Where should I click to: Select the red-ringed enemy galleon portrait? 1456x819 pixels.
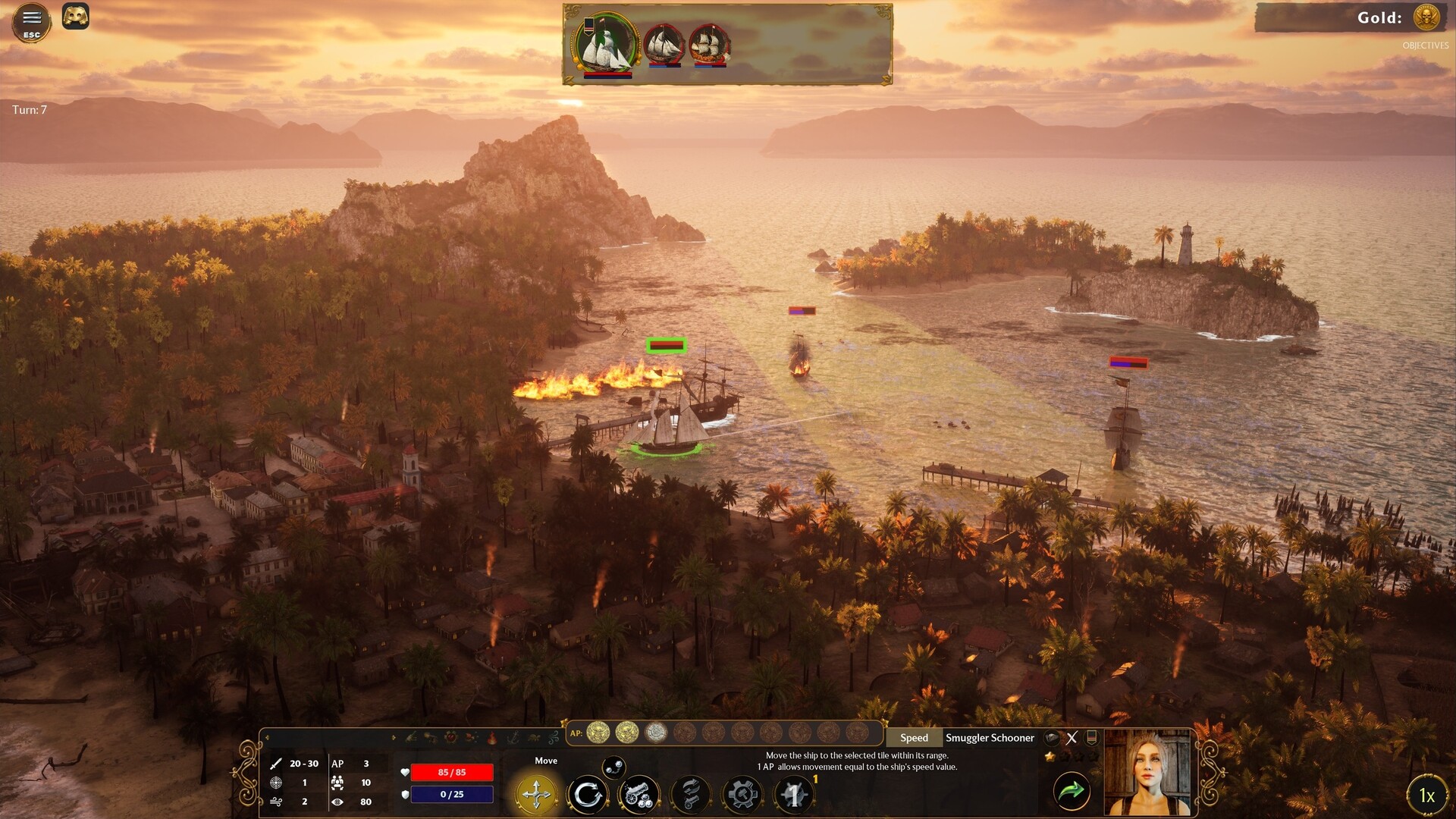click(x=709, y=45)
